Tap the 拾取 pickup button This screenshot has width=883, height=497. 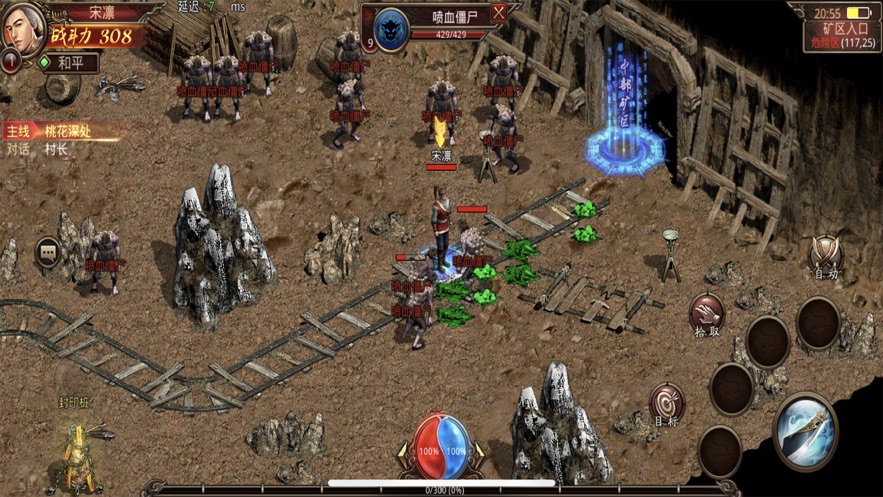(x=707, y=314)
